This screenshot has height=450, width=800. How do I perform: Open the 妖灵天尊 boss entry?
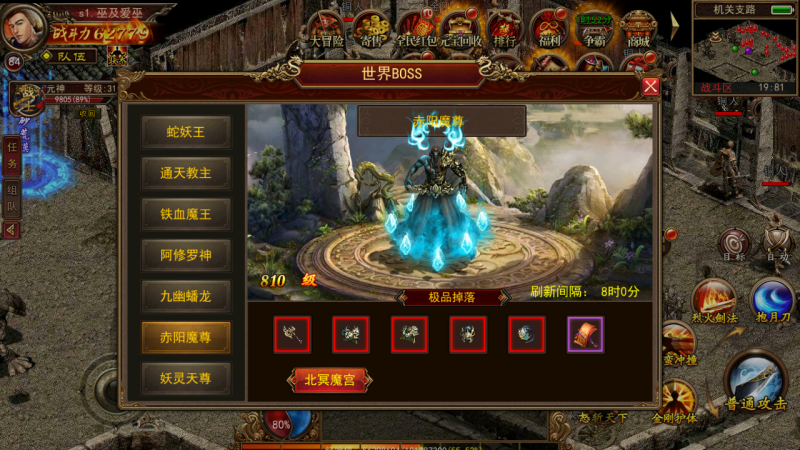186,378
